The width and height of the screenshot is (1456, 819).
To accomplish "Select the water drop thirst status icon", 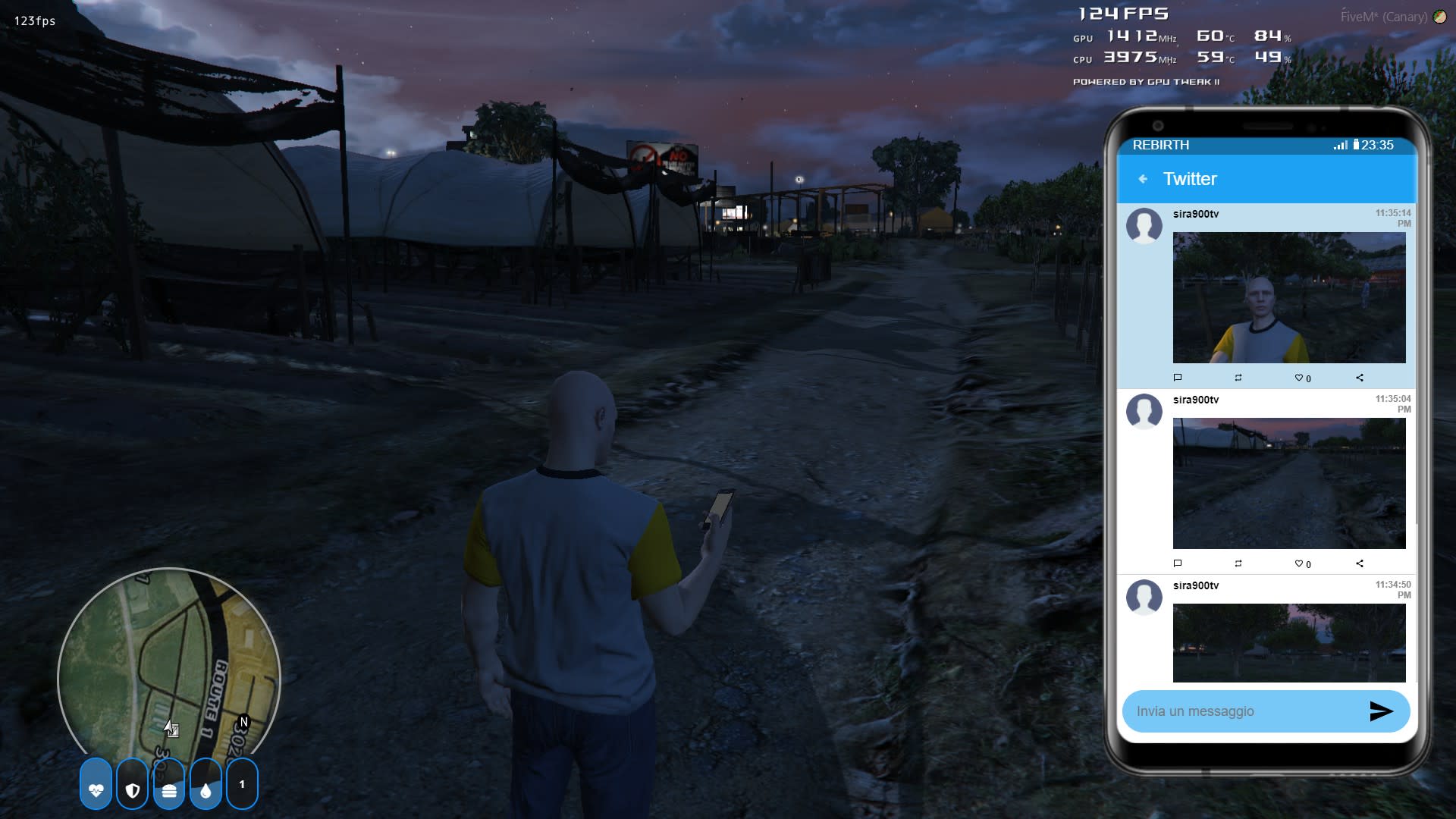I will coord(206,785).
